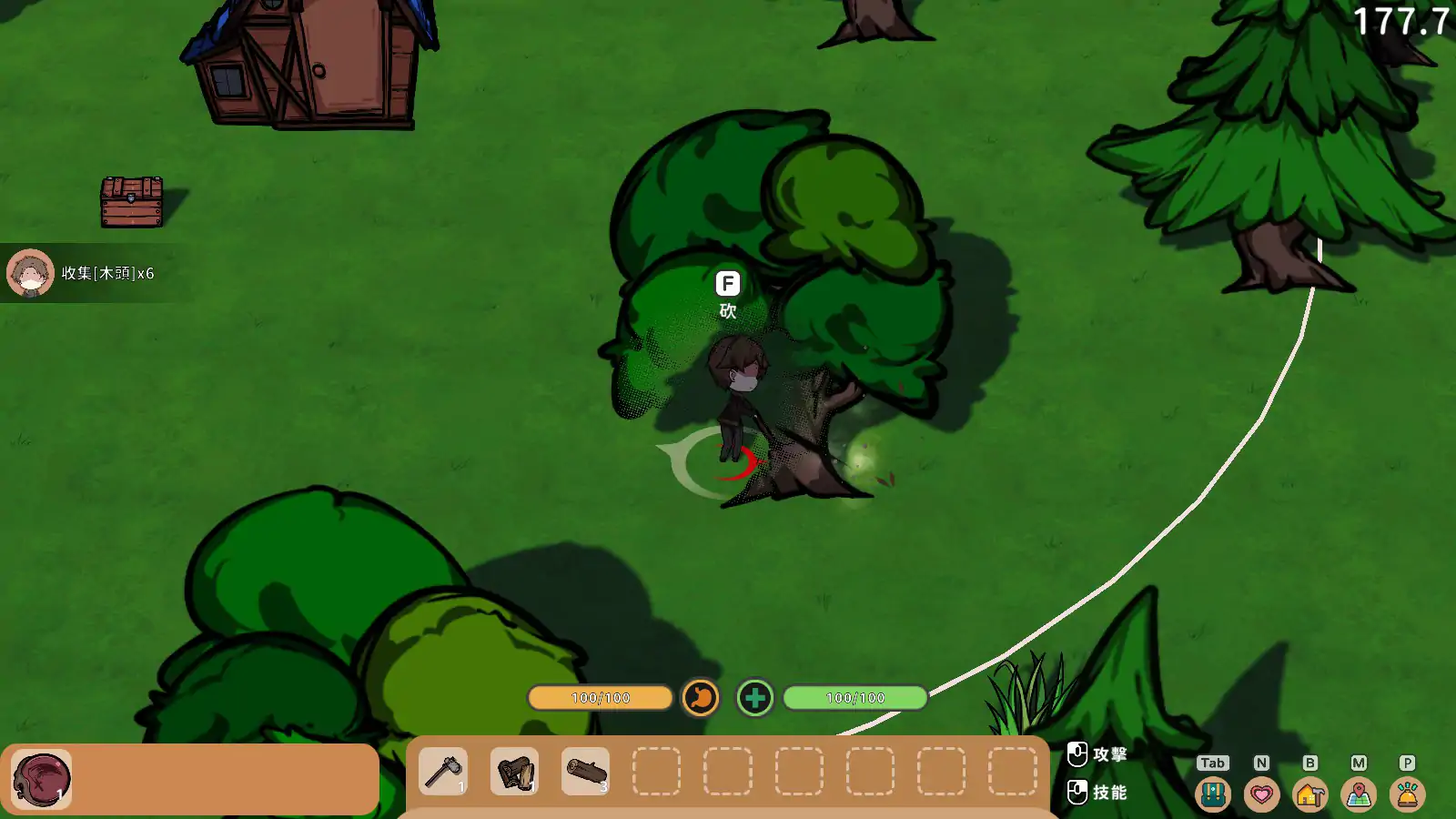
Task: Open the house-and-hammer build menu
Action: point(1309,794)
